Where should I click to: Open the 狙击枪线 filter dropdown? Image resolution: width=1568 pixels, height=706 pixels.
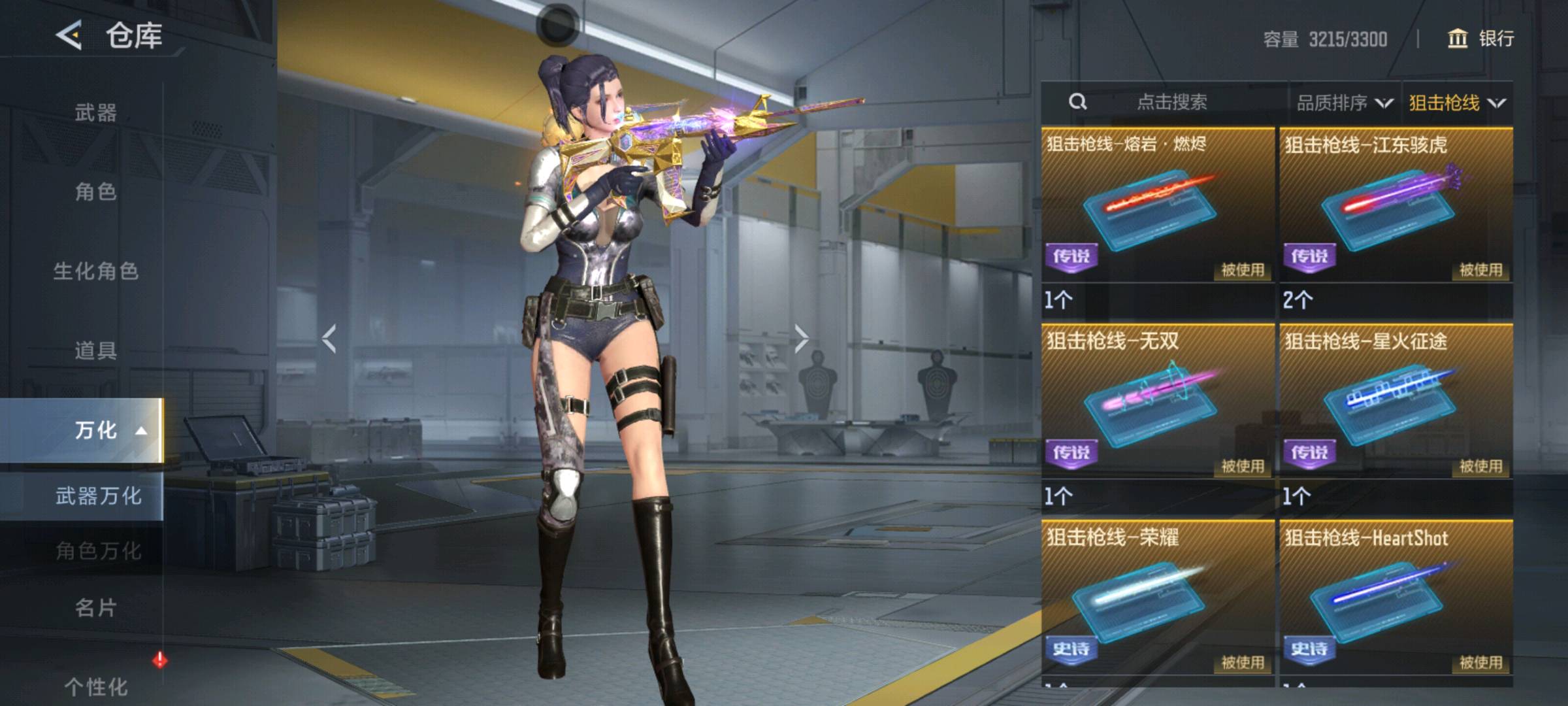[1456, 103]
